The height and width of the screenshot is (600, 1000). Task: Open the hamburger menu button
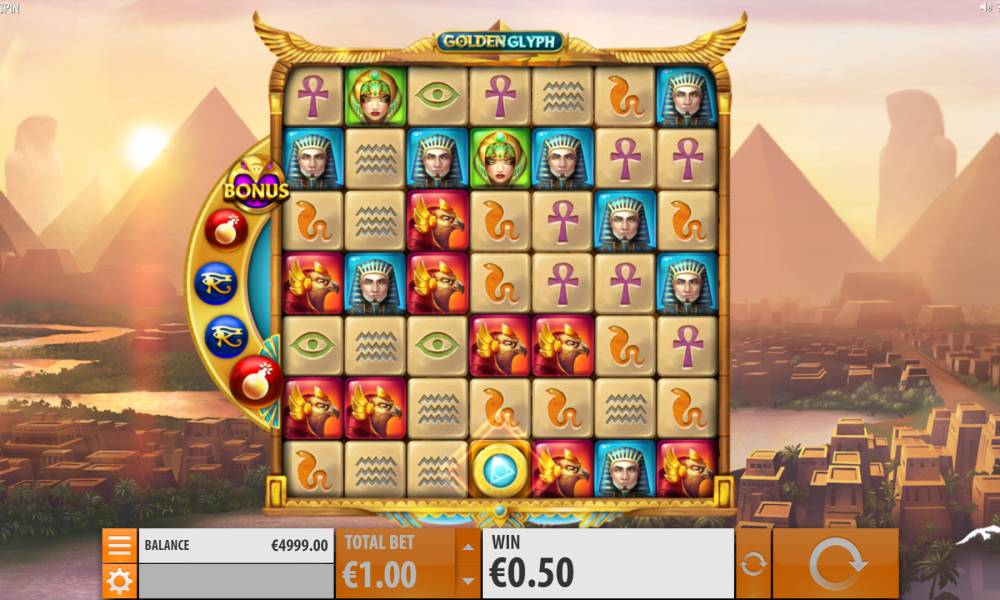(x=119, y=545)
